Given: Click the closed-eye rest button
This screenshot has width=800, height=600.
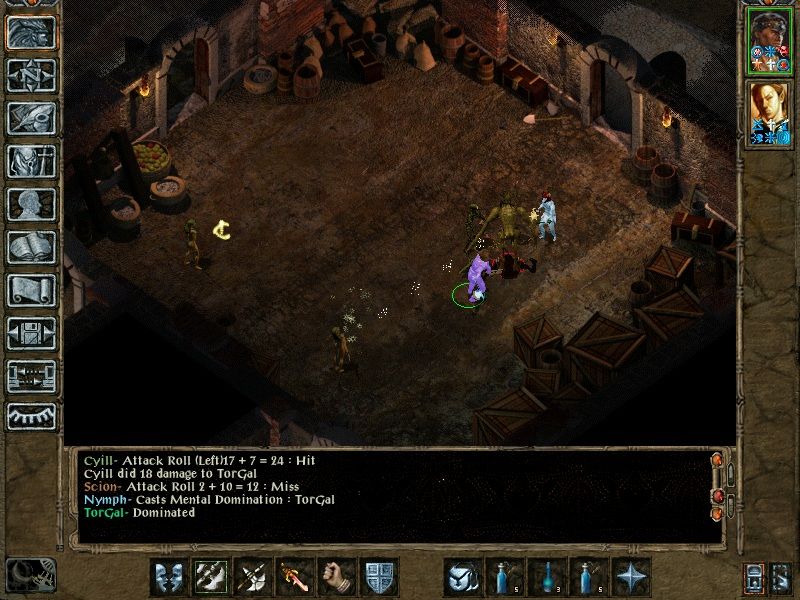Looking at the screenshot, I should coord(30,416).
